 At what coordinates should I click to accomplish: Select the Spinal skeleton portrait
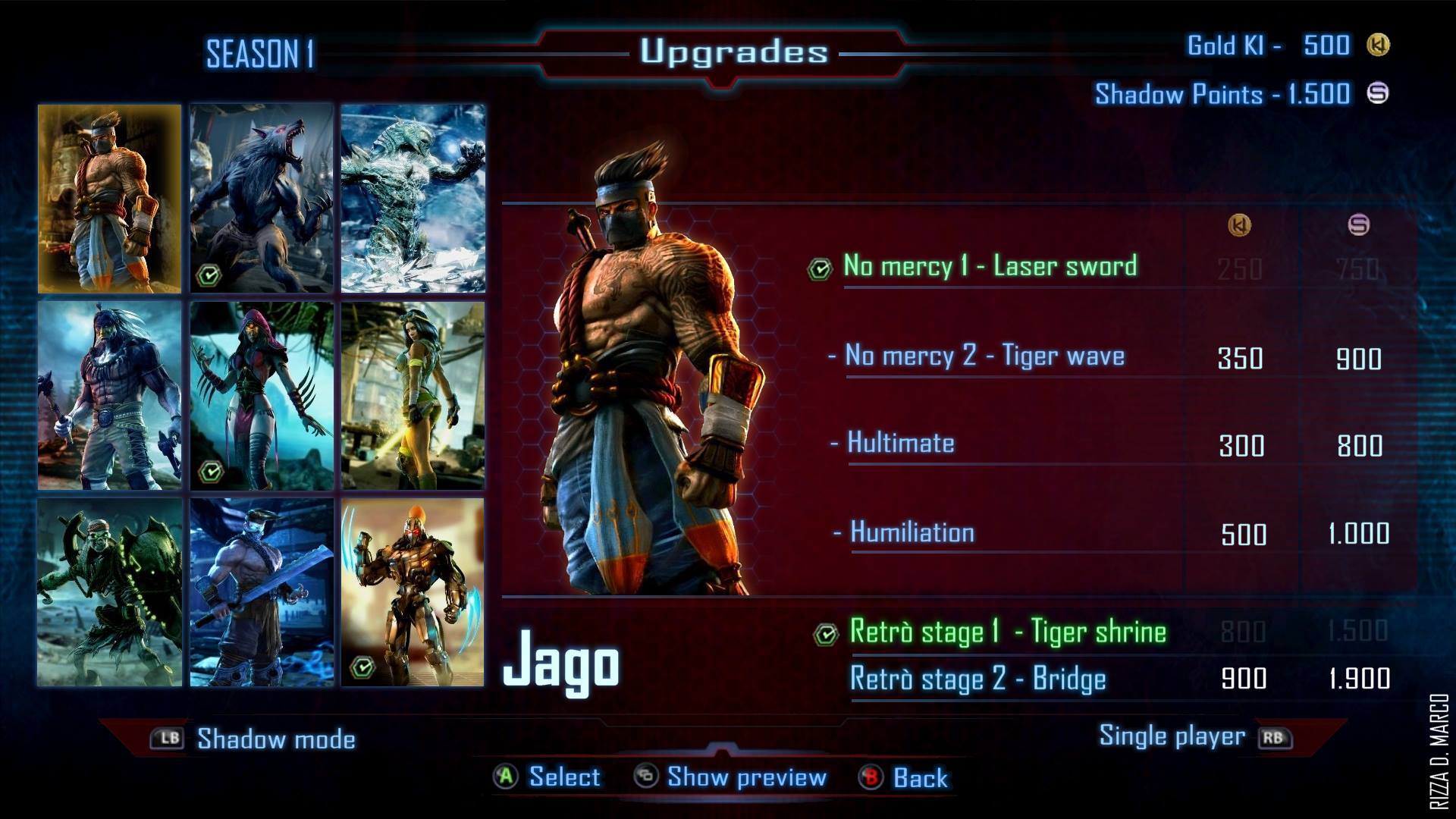(x=110, y=592)
